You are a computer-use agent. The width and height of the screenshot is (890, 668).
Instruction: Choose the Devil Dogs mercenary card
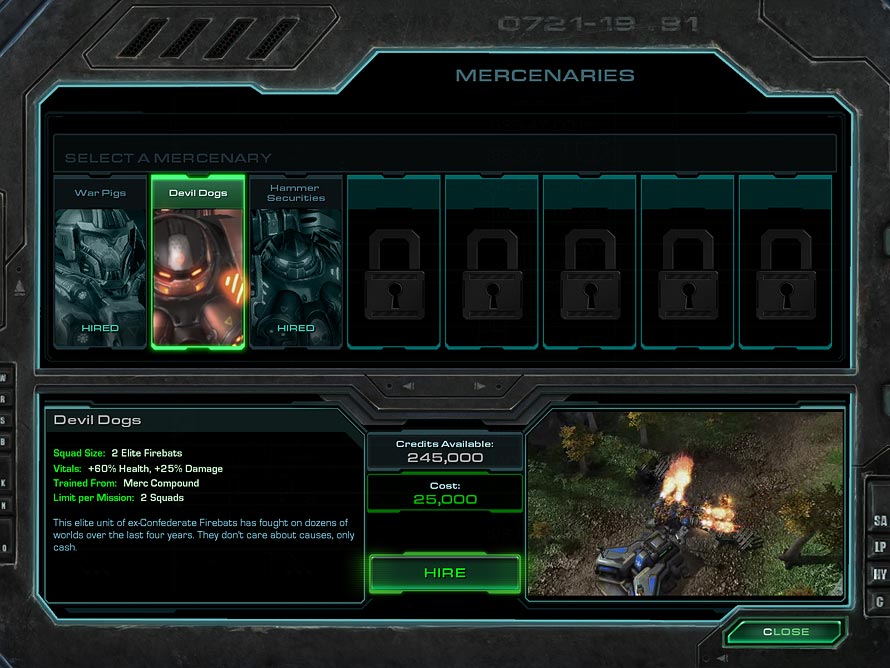[x=198, y=262]
